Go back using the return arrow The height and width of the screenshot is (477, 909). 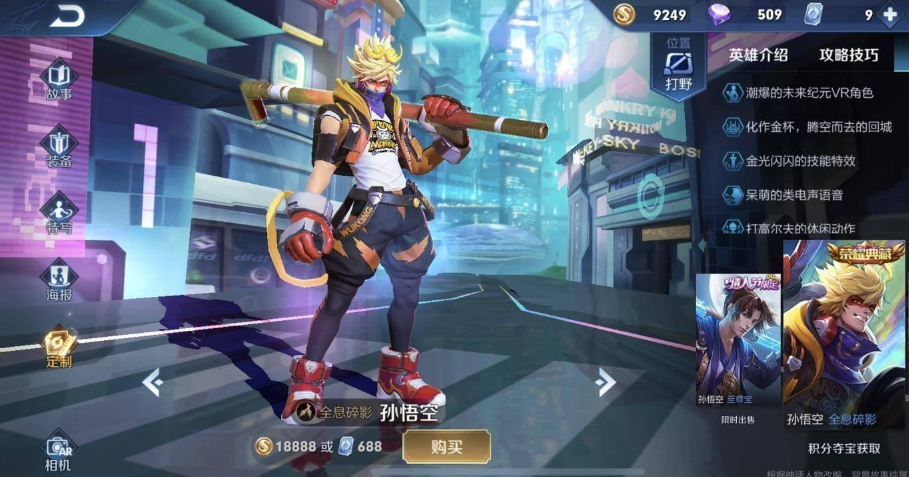coord(68,15)
